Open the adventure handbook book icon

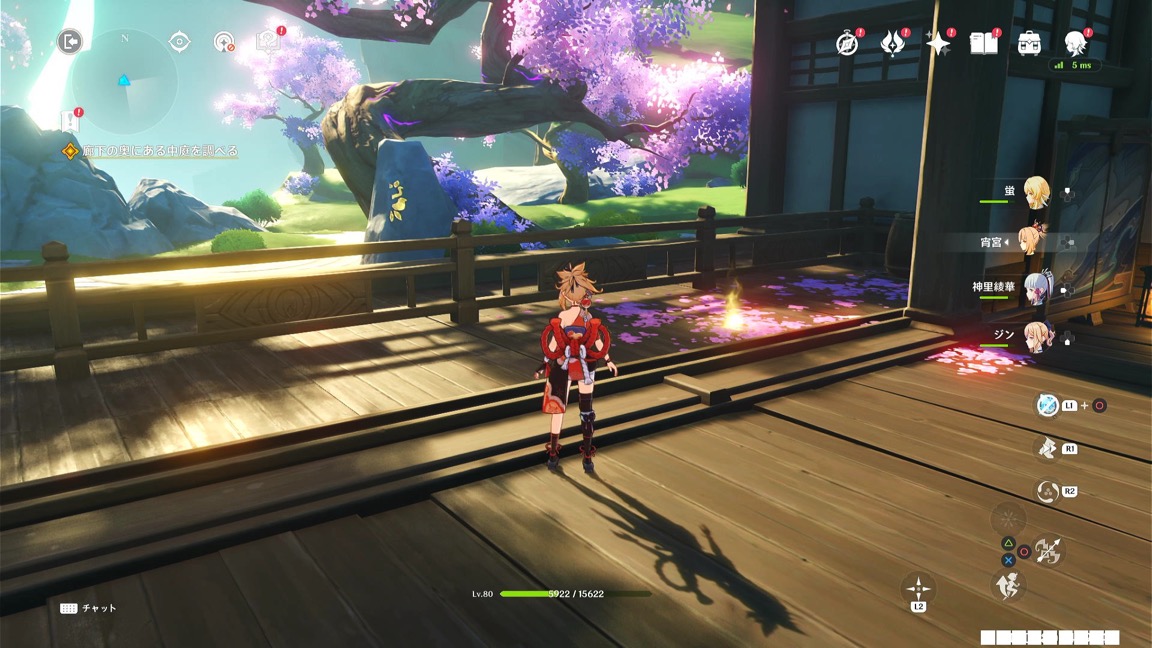tap(984, 44)
